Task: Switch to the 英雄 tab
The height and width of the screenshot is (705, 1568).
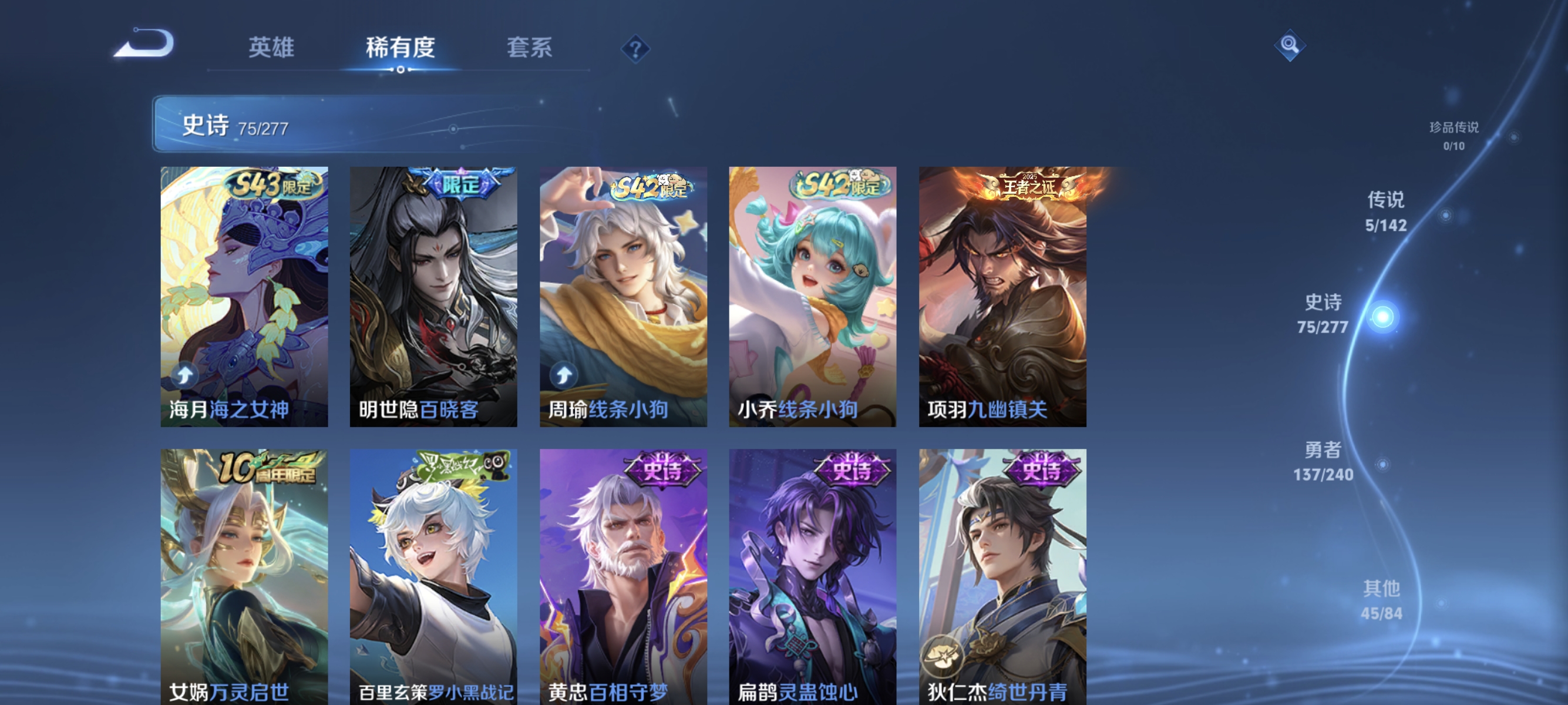Action: 271,49
